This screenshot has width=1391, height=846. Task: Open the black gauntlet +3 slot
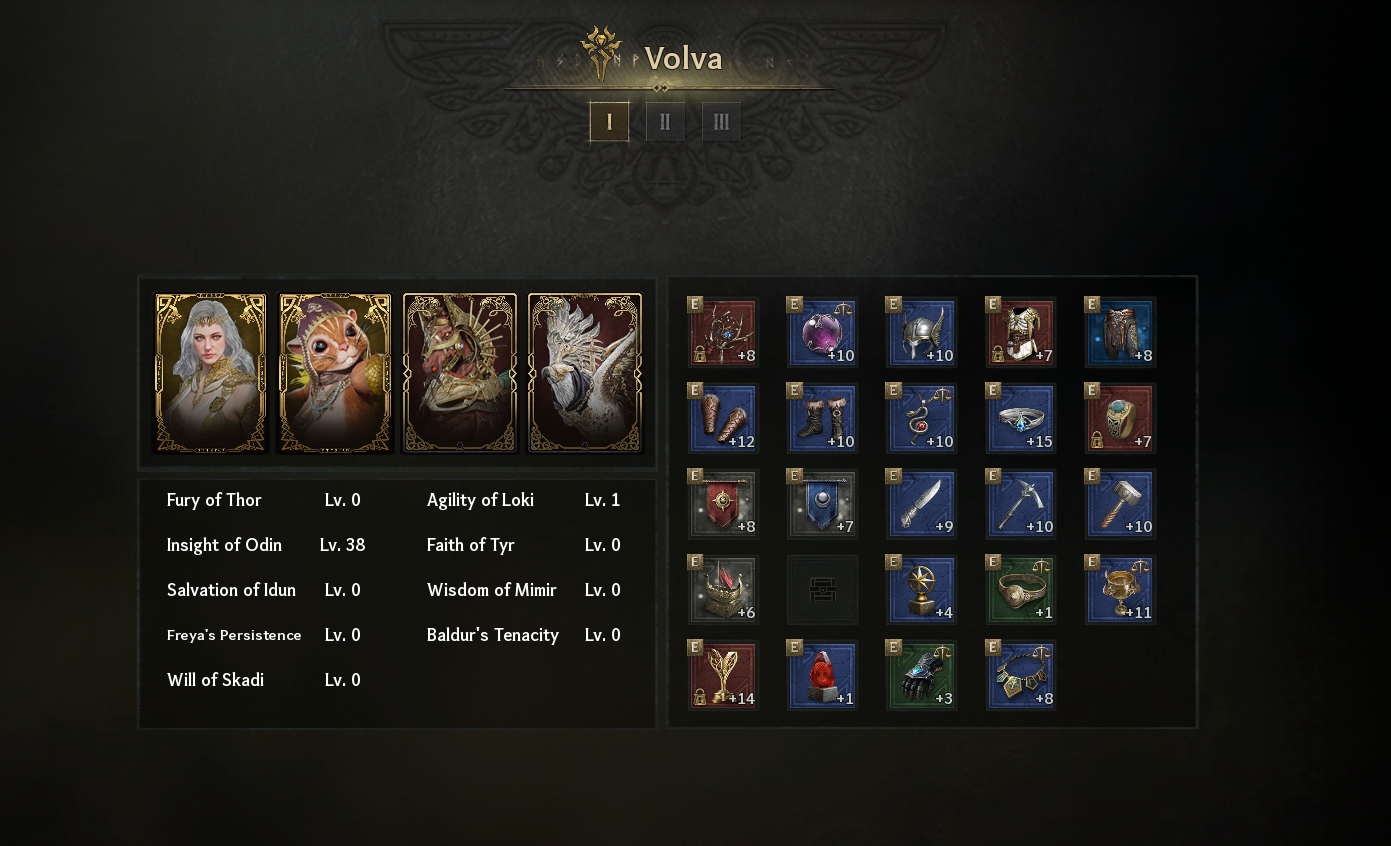point(921,675)
